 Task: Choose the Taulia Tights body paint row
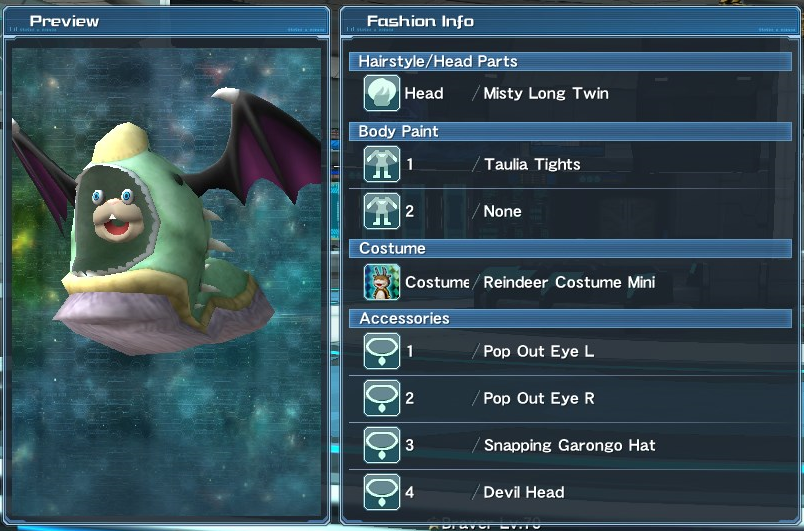coord(531,165)
